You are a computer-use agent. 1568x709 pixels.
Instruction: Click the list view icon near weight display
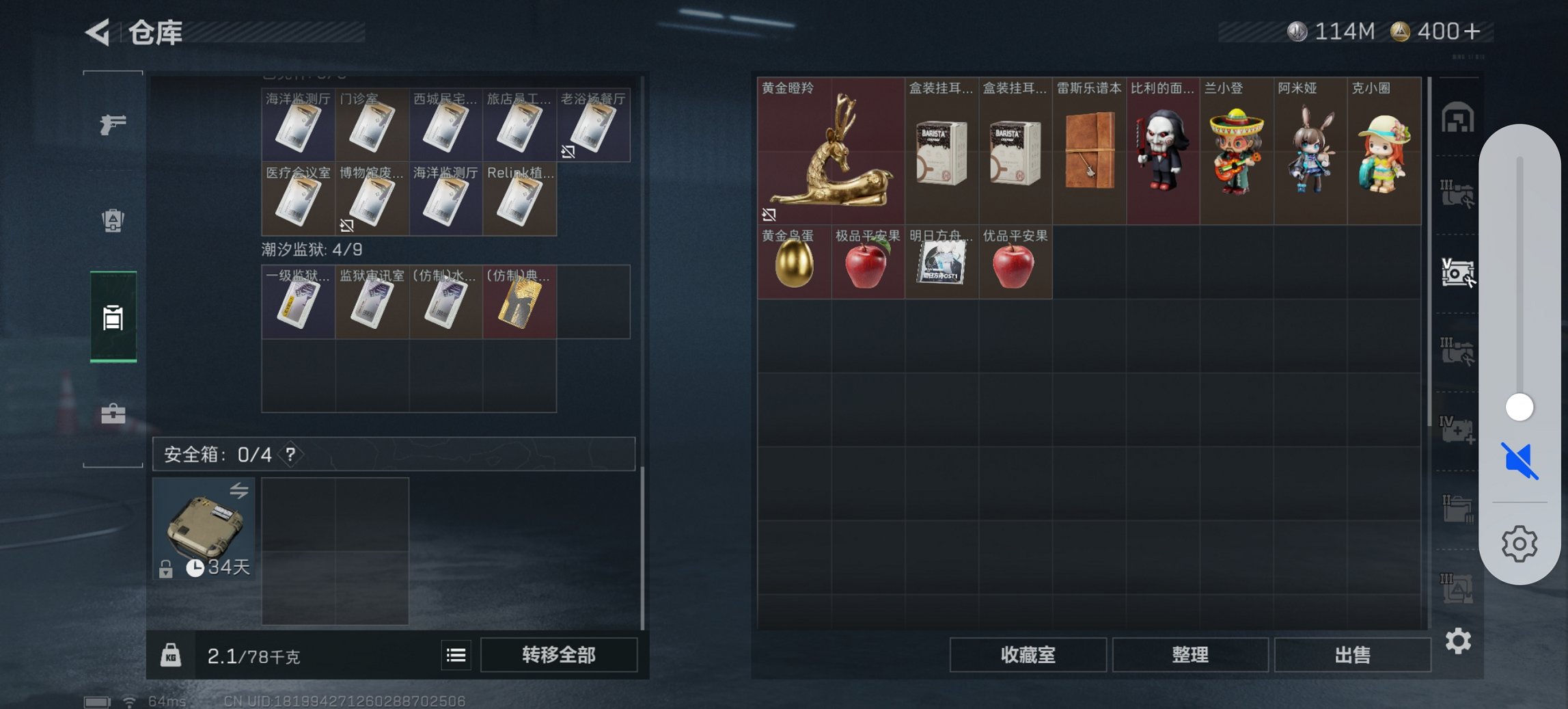point(455,655)
